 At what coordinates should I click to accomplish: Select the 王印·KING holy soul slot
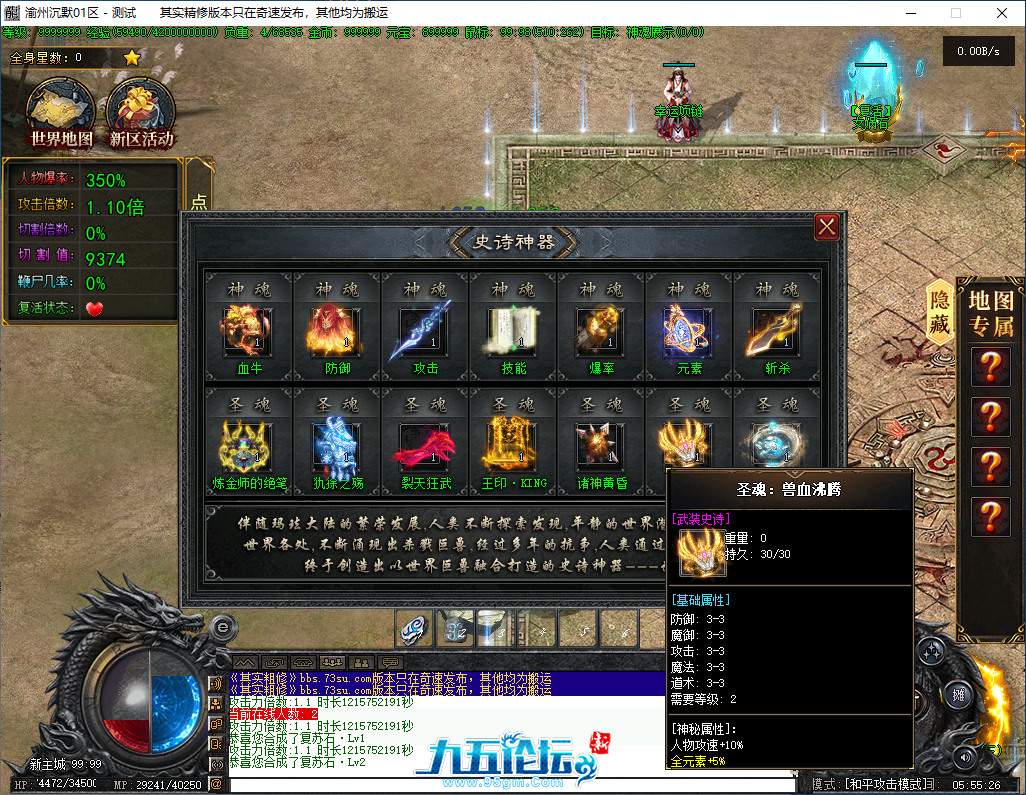tap(512, 445)
